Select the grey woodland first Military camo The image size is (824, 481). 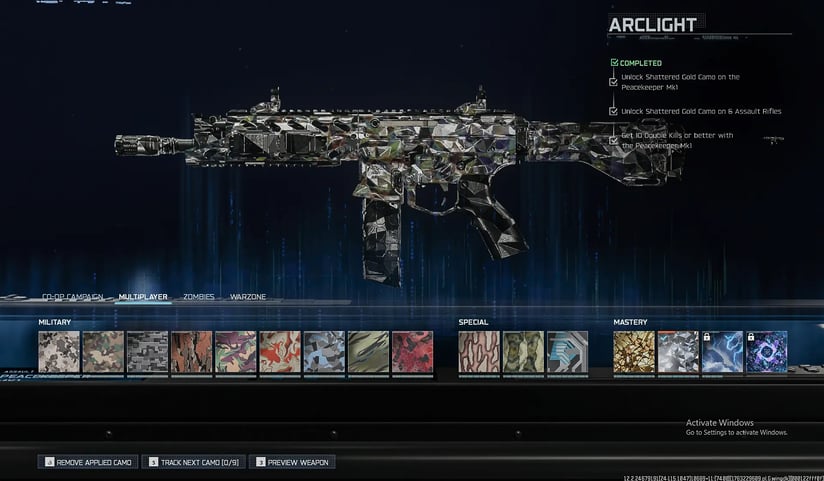point(59,352)
